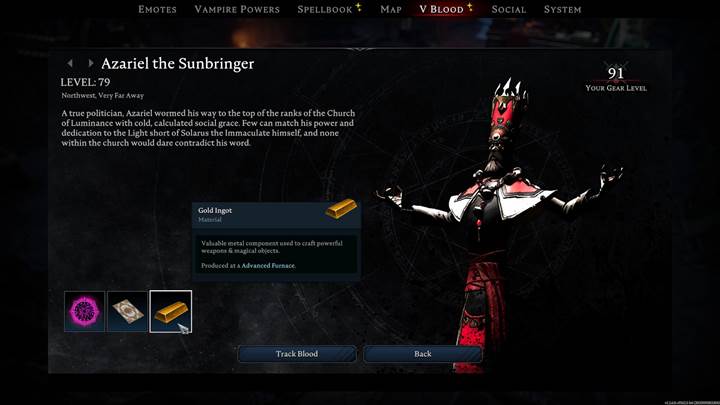Go to the System tab
The width and height of the screenshot is (720, 405).
562,9
